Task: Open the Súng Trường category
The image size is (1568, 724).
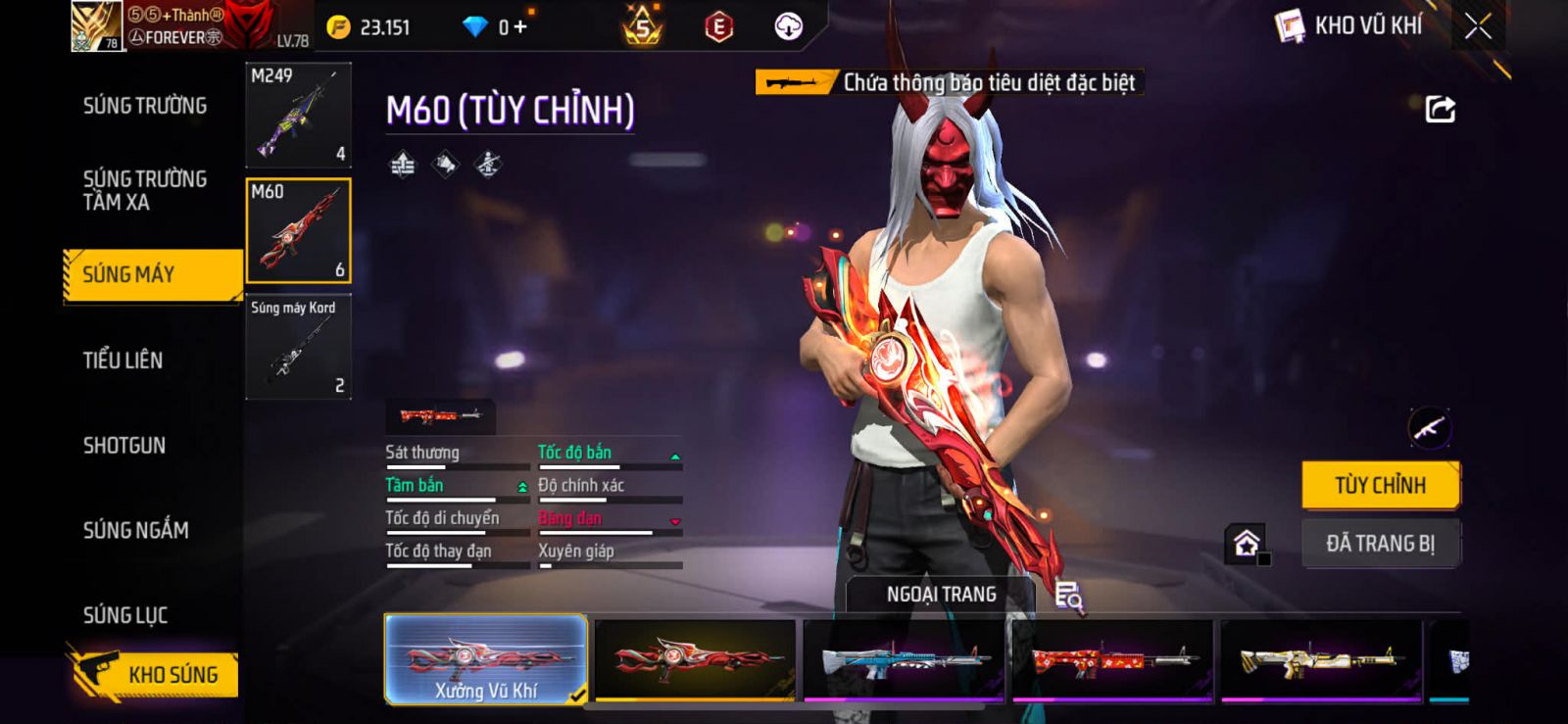Action: (145, 106)
